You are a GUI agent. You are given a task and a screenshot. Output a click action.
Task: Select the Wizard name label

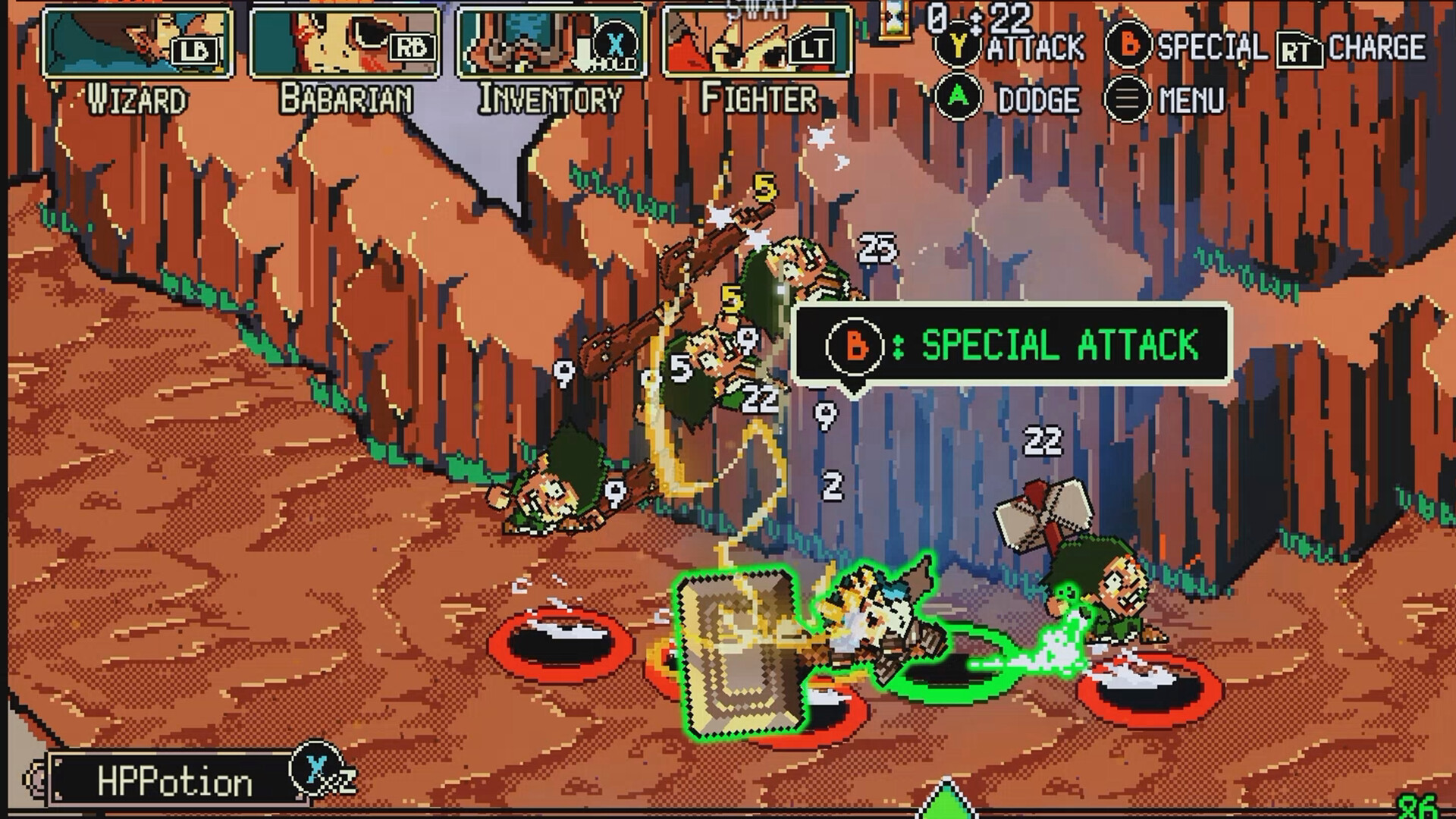click(x=135, y=96)
